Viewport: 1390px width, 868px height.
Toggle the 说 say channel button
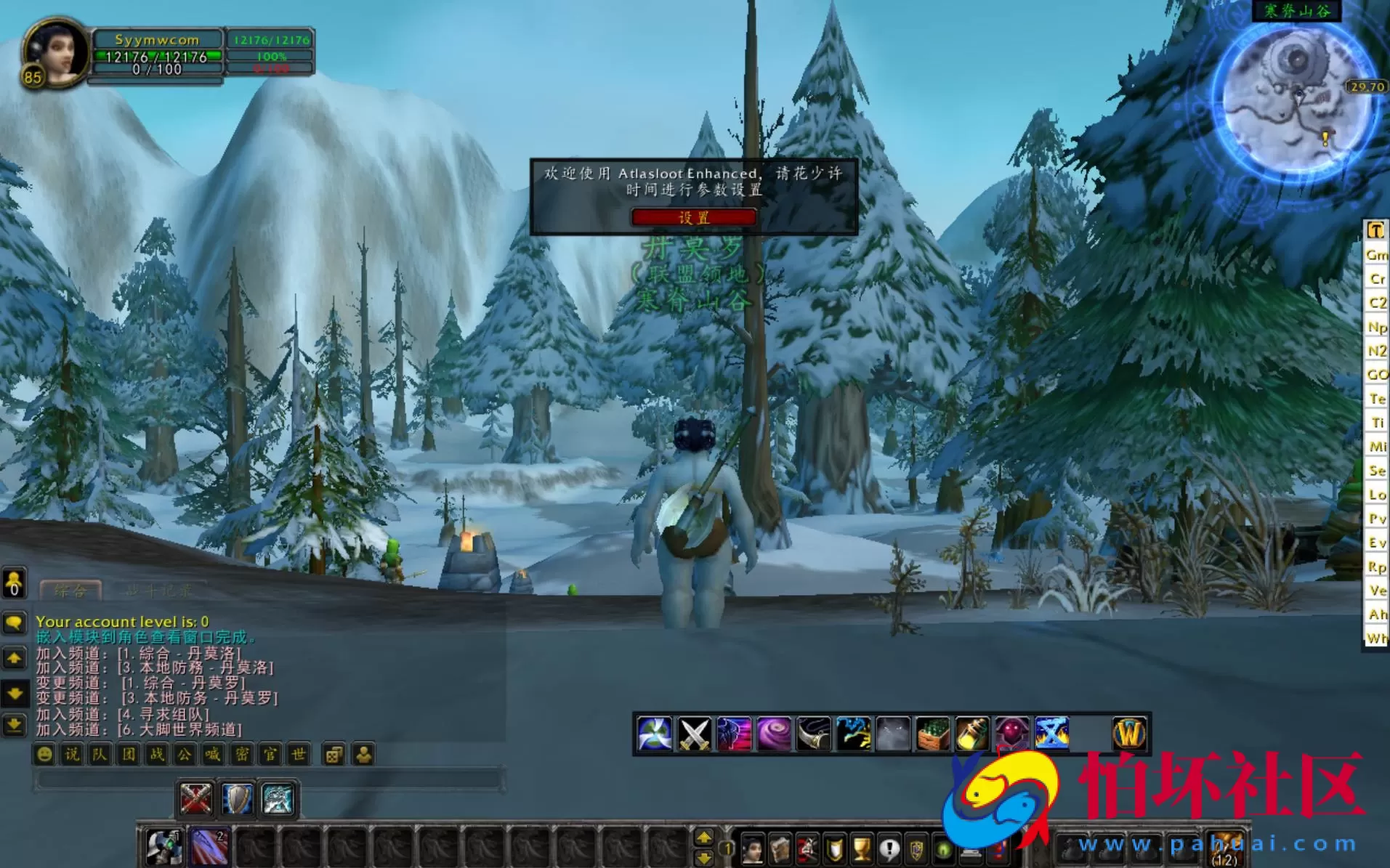[x=73, y=755]
